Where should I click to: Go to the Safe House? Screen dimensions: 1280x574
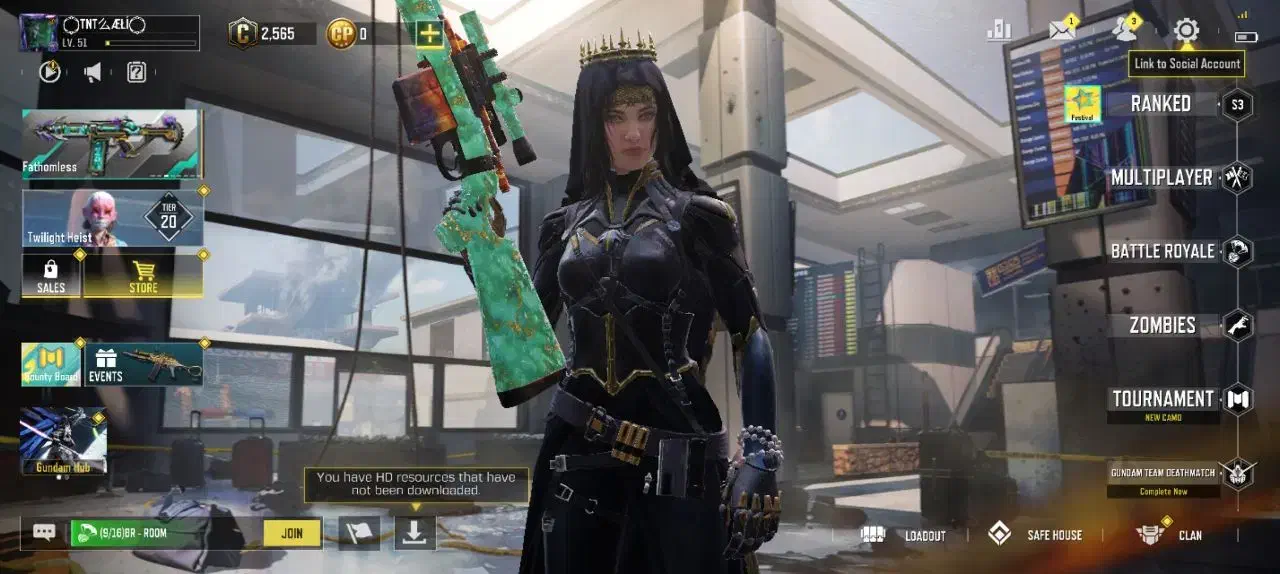tap(1035, 535)
